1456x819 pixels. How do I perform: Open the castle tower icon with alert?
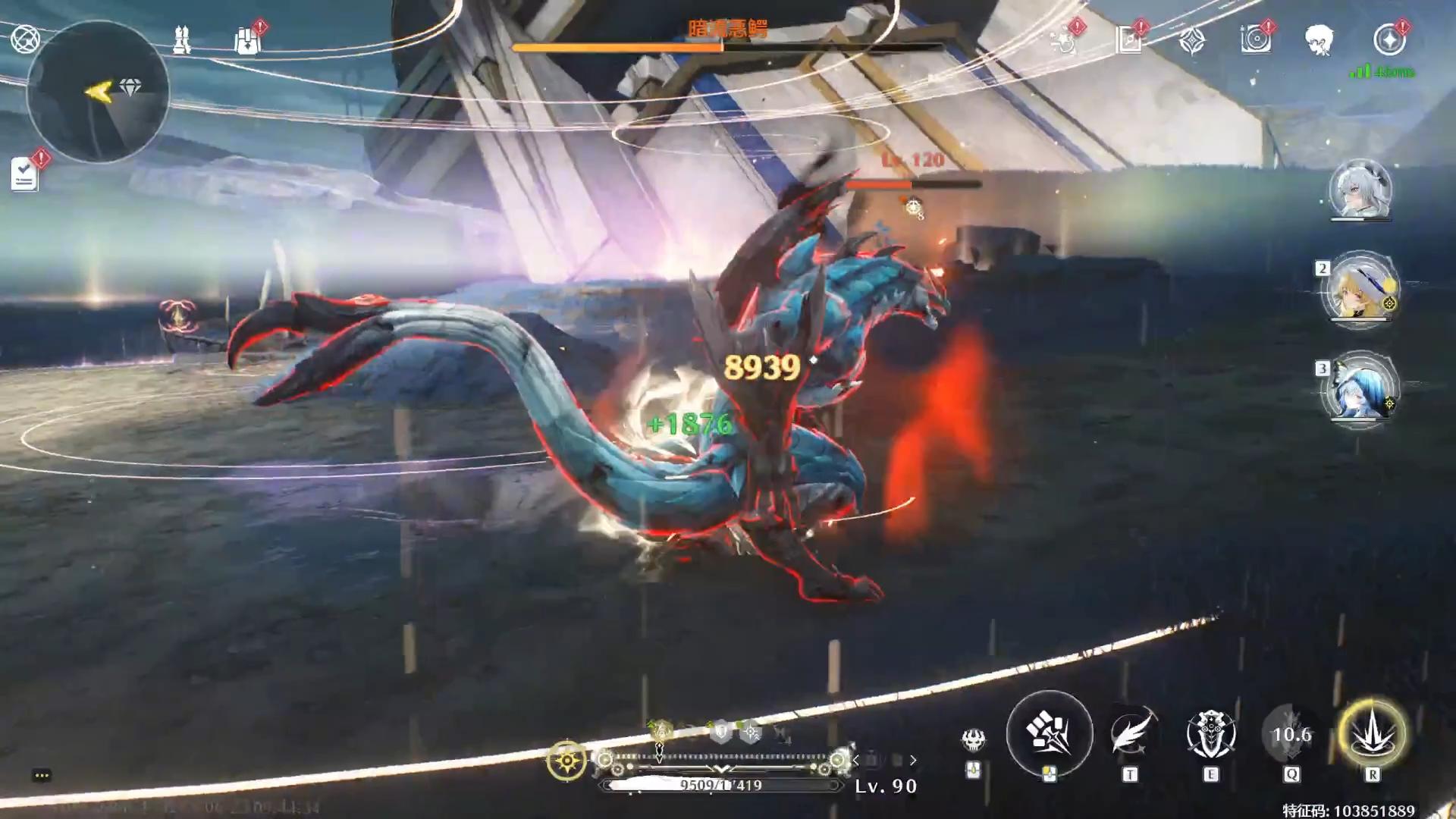pos(247,40)
